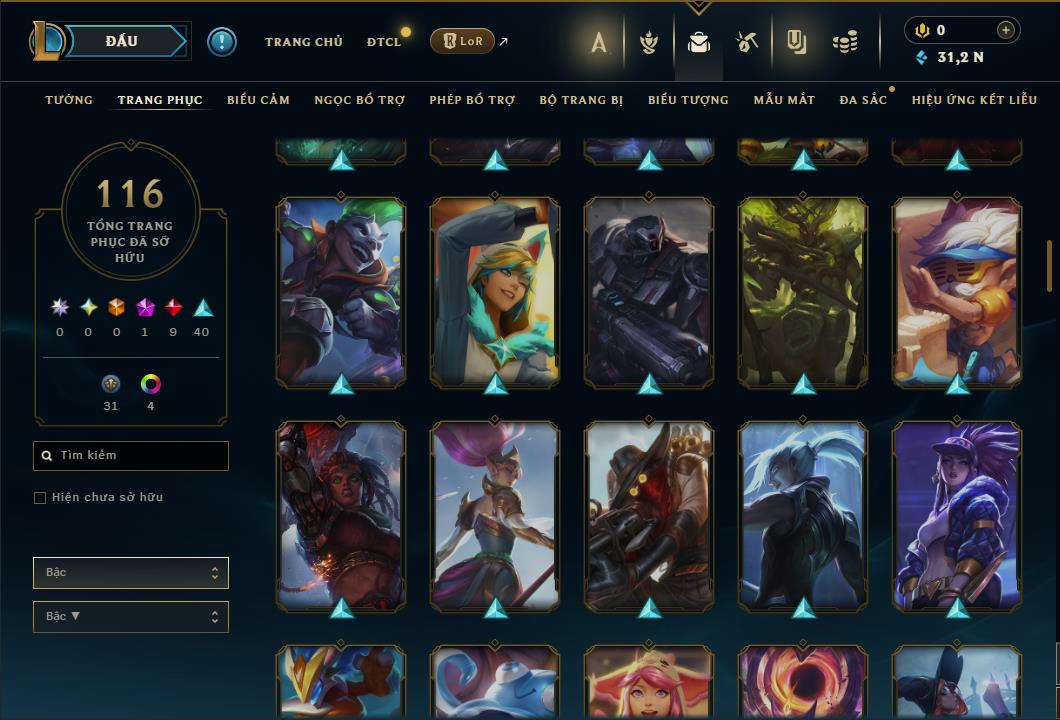Open the coin stack store icon
The height and width of the screenshot is (720, 1060).
coord(845,42)
